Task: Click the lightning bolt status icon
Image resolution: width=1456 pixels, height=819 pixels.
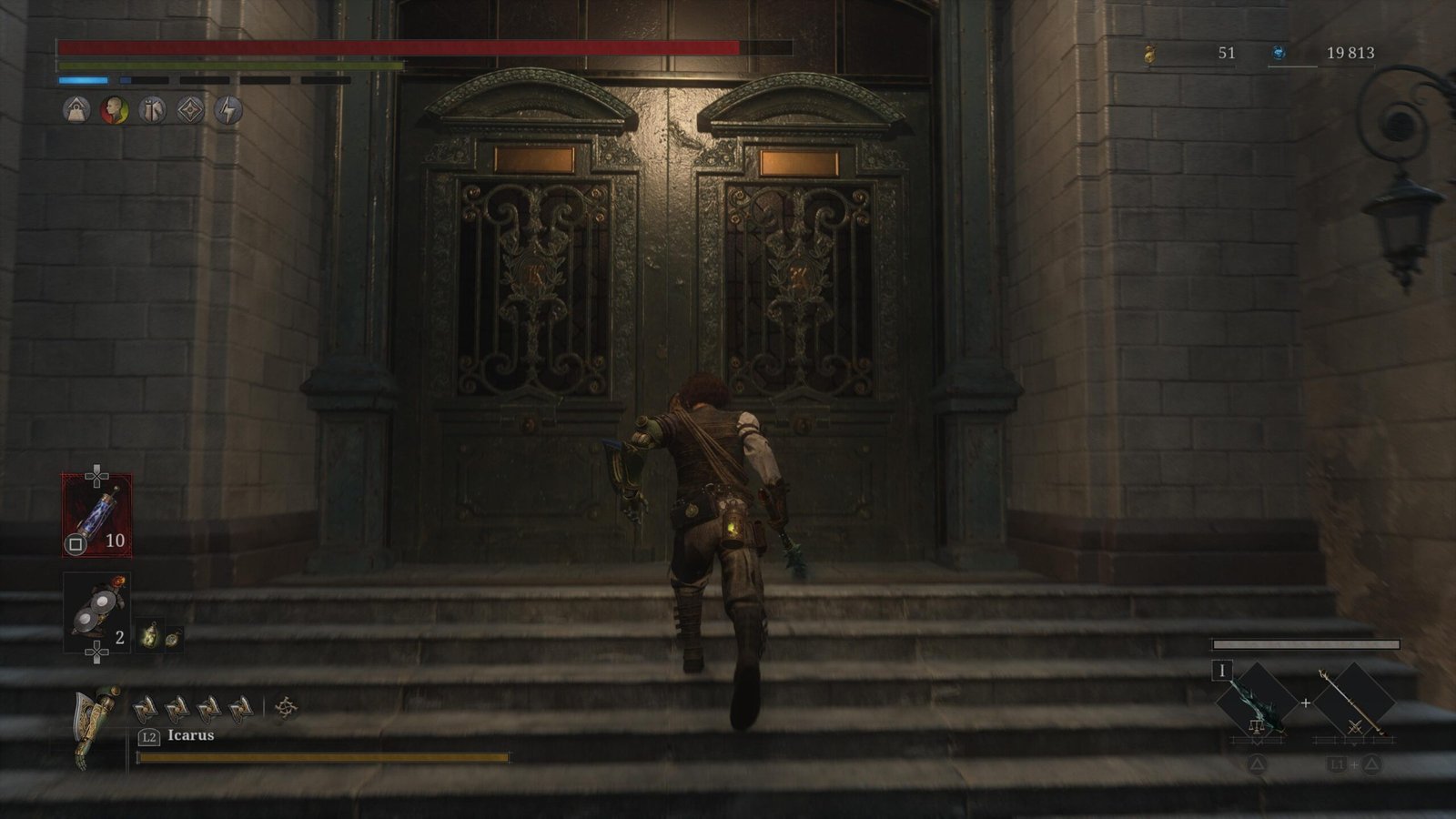Action: pos(228,111)
